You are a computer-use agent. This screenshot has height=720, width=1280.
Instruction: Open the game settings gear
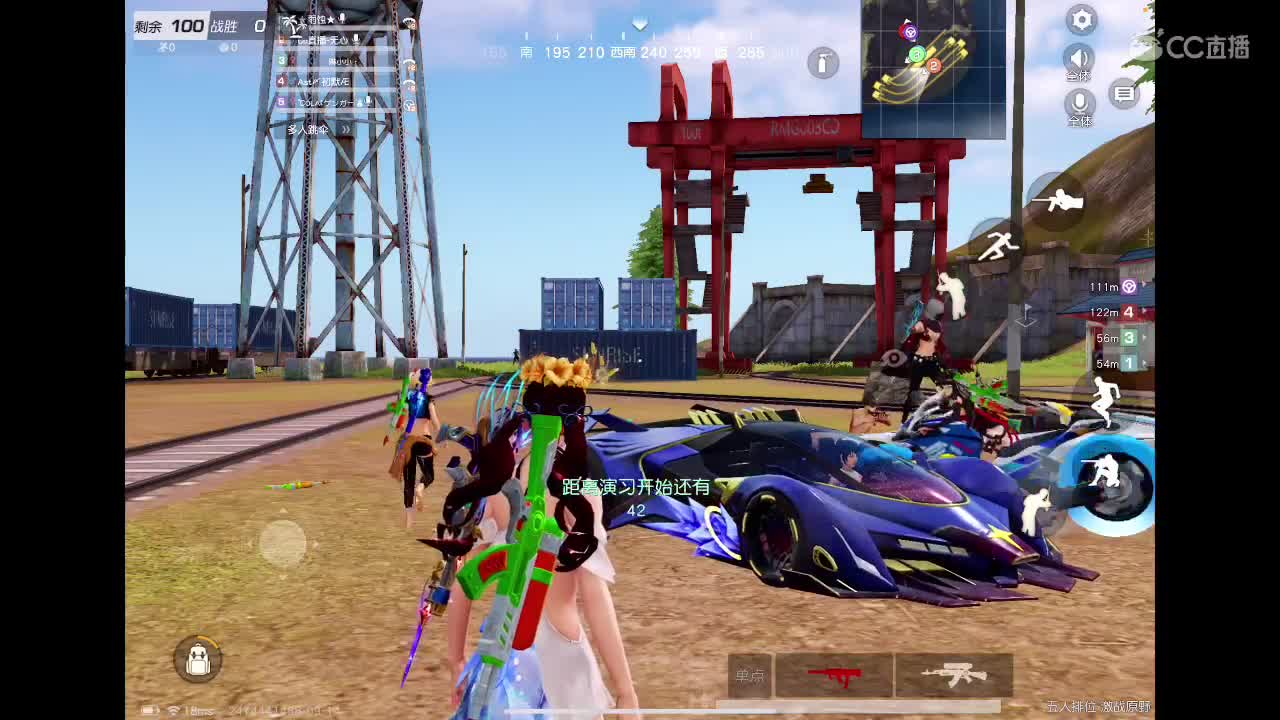(x=1081, y=20)
